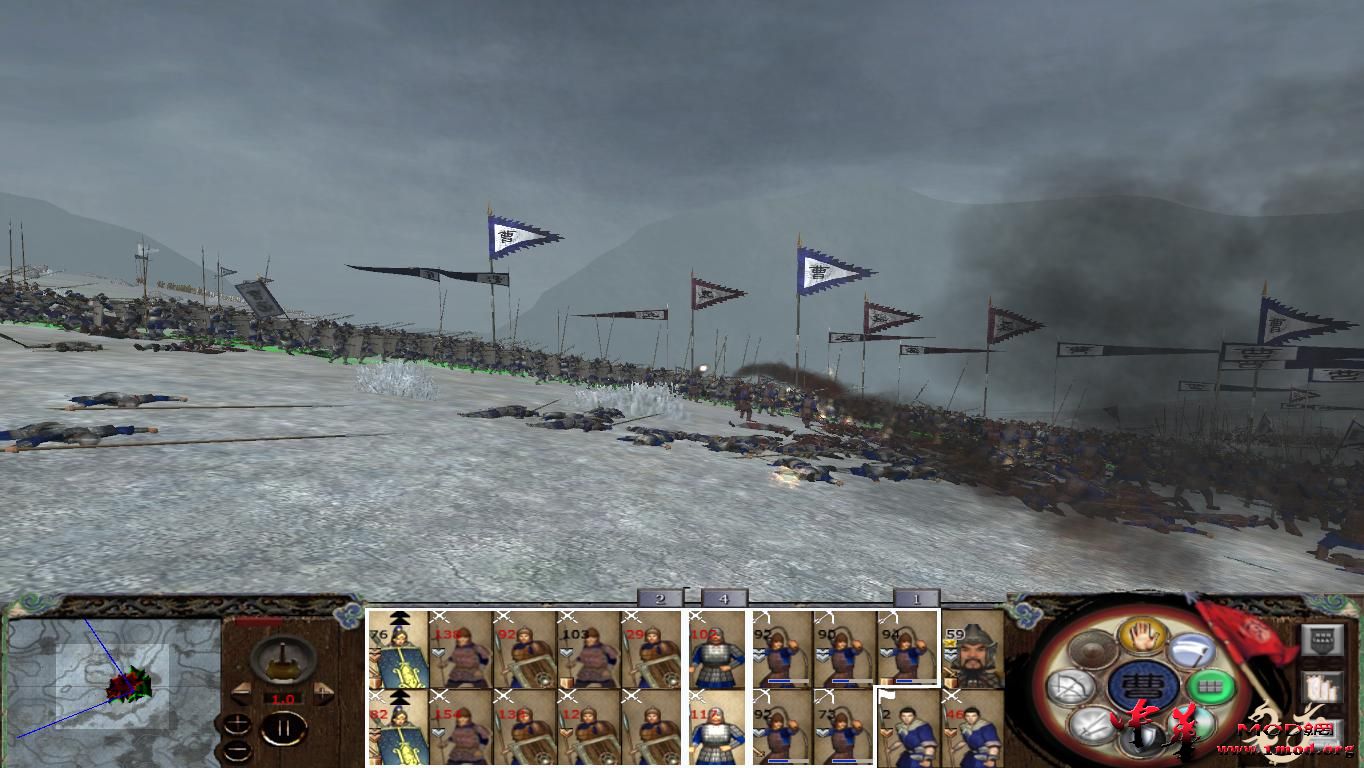
Task: Click the scythe weapon icon on the radar dial
Action: tap(1190, 651)
